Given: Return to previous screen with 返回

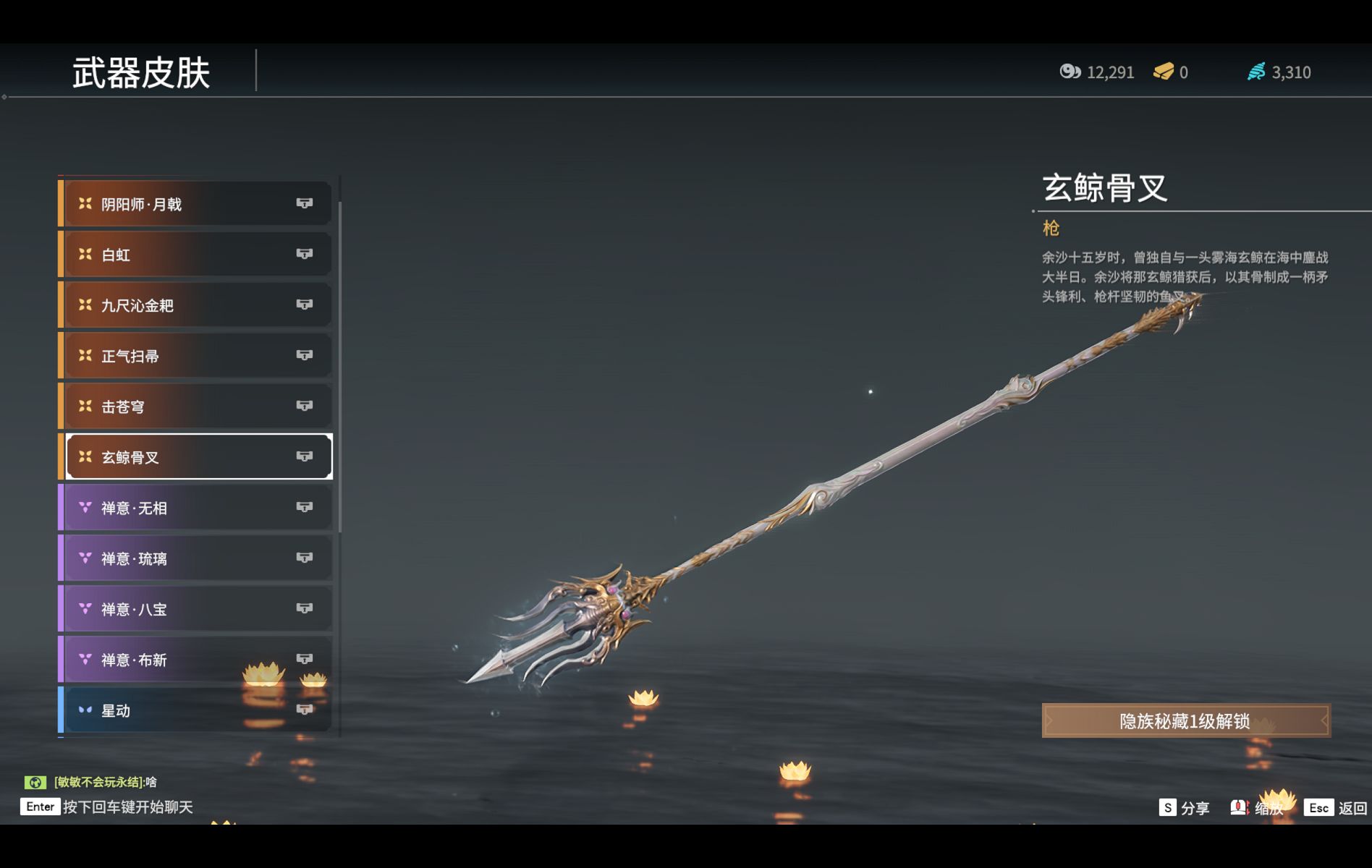Looking at the screenshot, I should 1336,808.
